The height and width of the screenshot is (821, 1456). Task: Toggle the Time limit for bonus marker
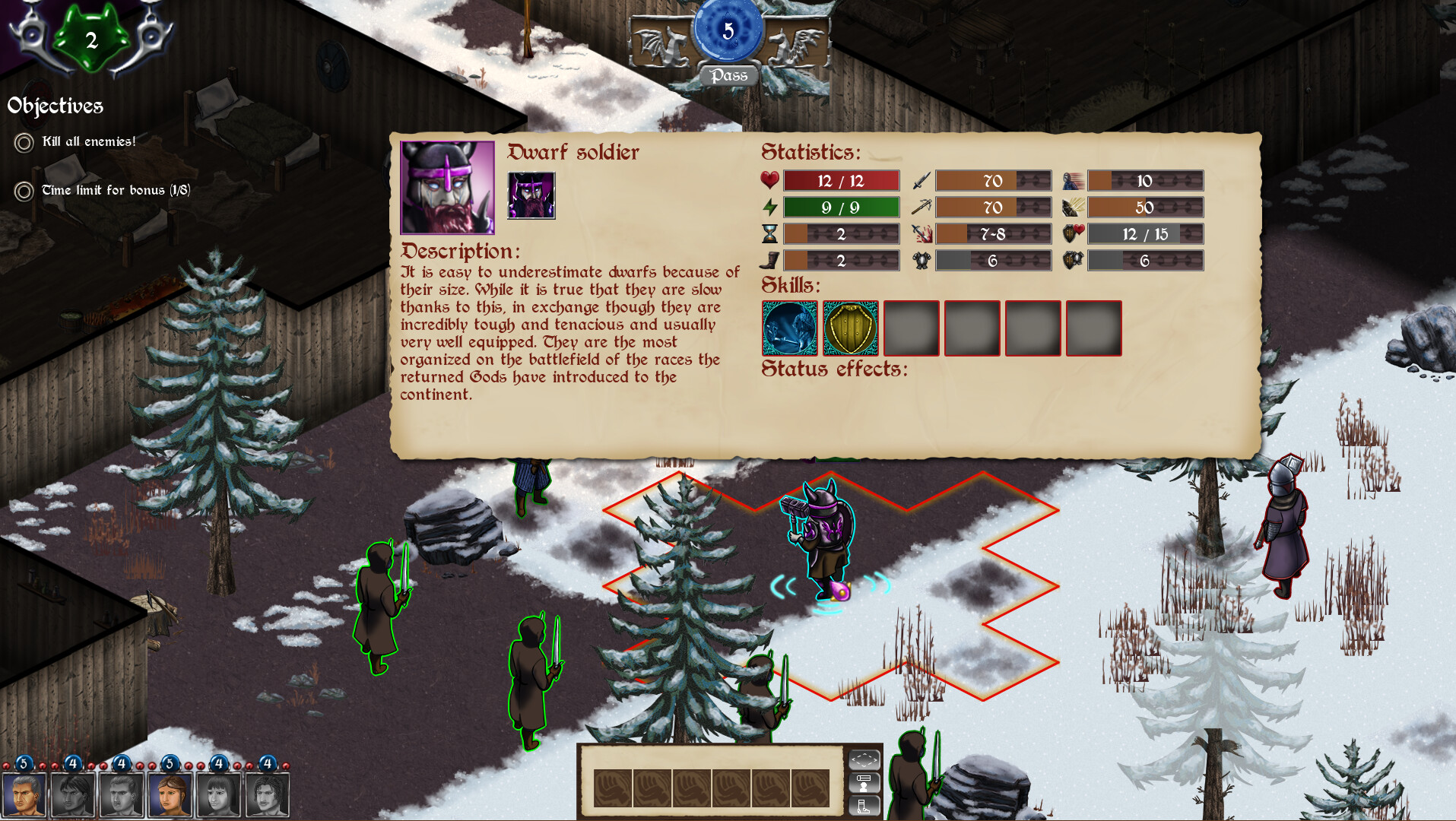[25, 190]
